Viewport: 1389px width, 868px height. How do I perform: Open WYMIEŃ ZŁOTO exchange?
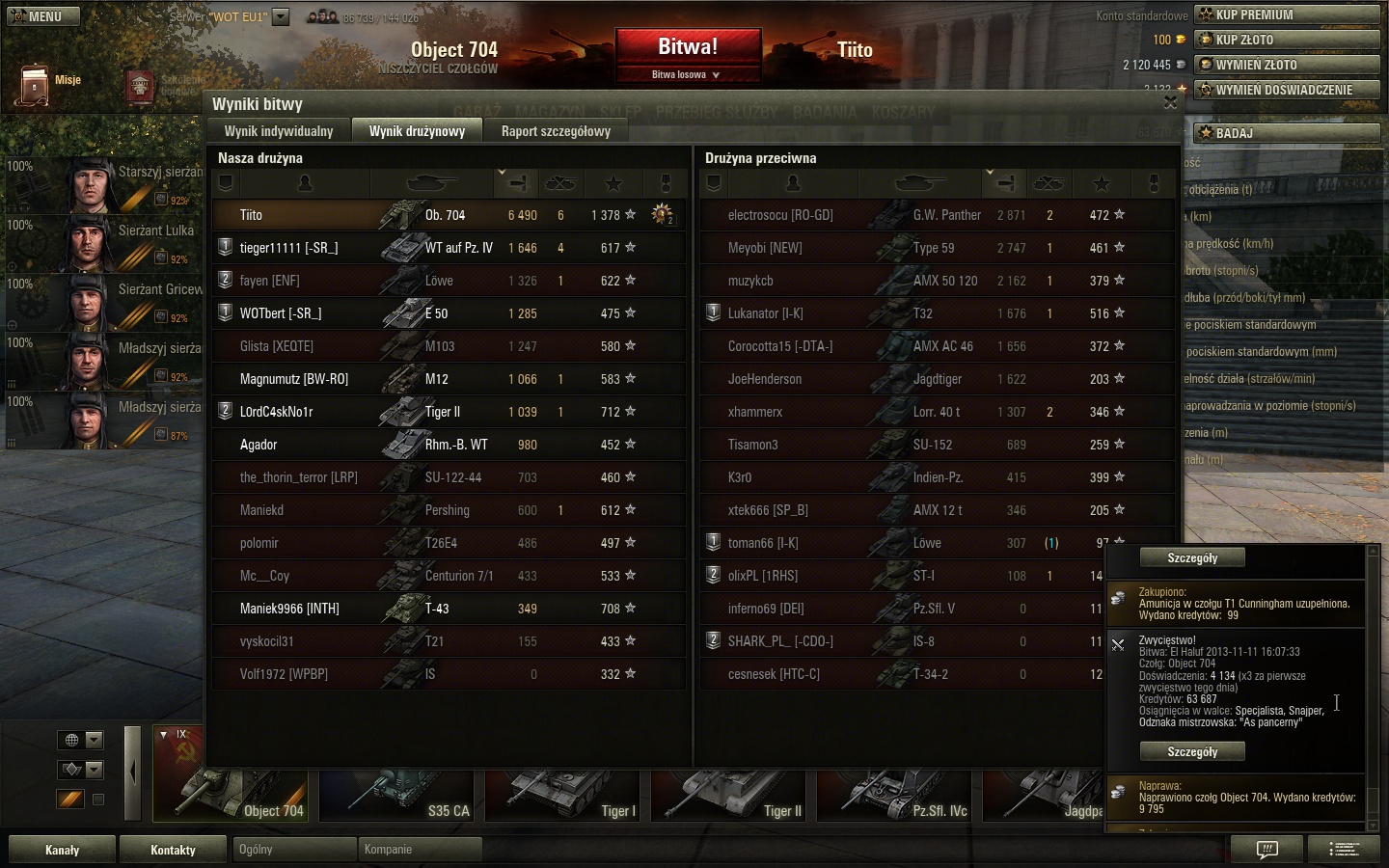click(1288, 65)
